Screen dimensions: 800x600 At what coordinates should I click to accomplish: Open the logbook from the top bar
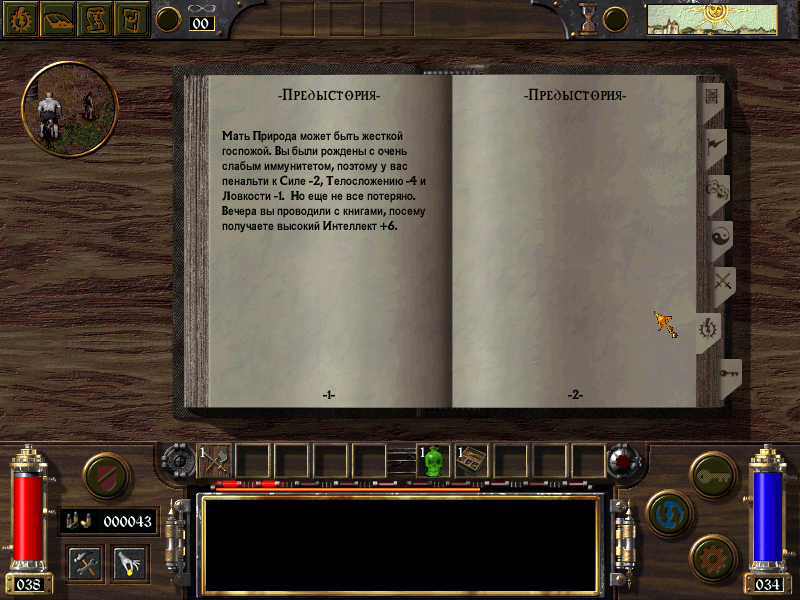pyautogui.click(x=58, y=18)
